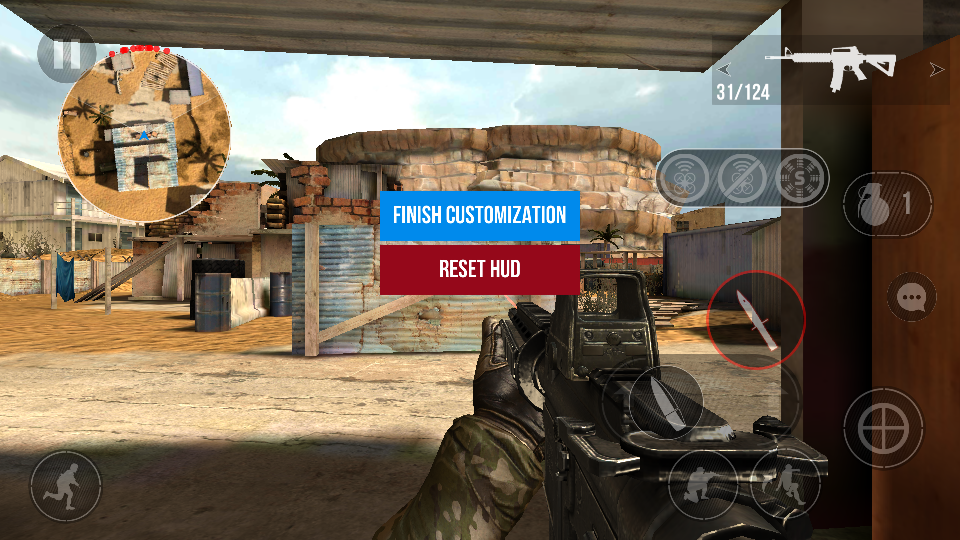Viewport: 960px width, 540px height.
Task: Open the chat speech bubble
Action: [x=911, y=297]
